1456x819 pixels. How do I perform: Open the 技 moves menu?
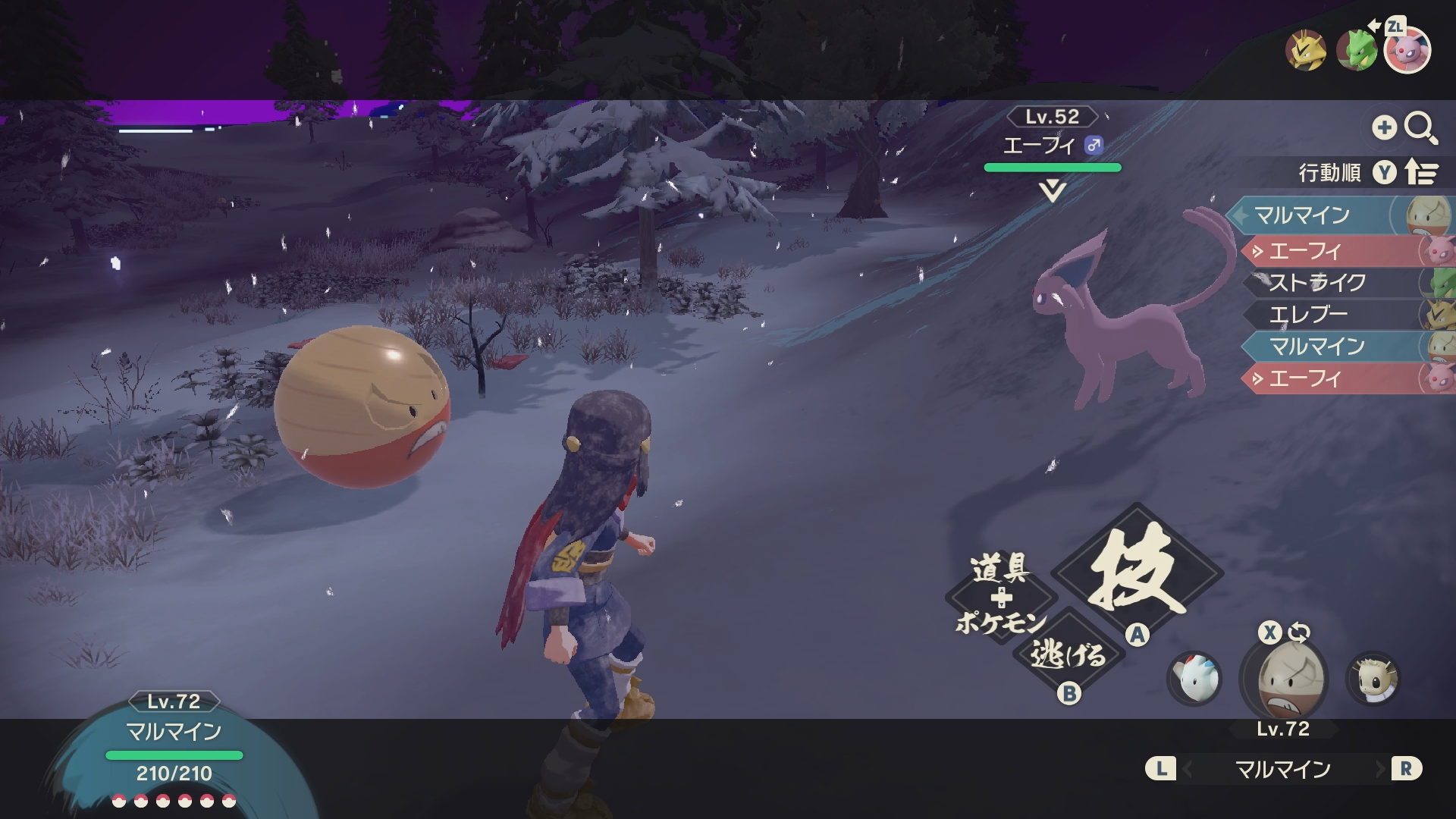coord(1136,570)
